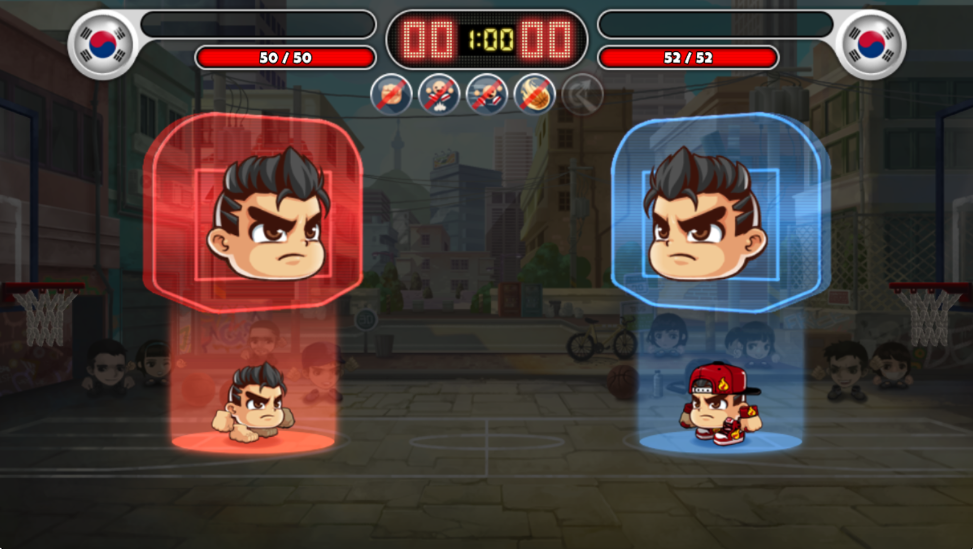Select the crossed-out jump icon
The height and width of the screenshot is (549, 973).
438,95
